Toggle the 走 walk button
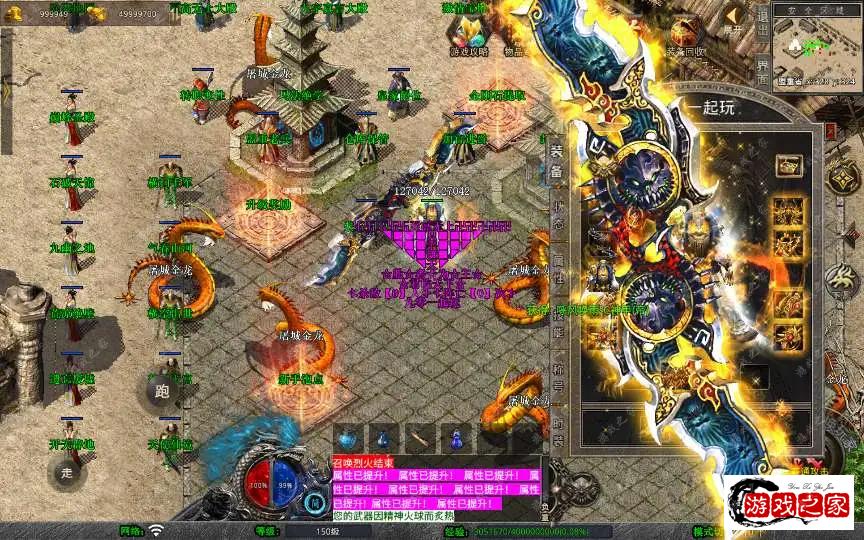Viewport: 864px width, 540px height. (x=68, y=473)
